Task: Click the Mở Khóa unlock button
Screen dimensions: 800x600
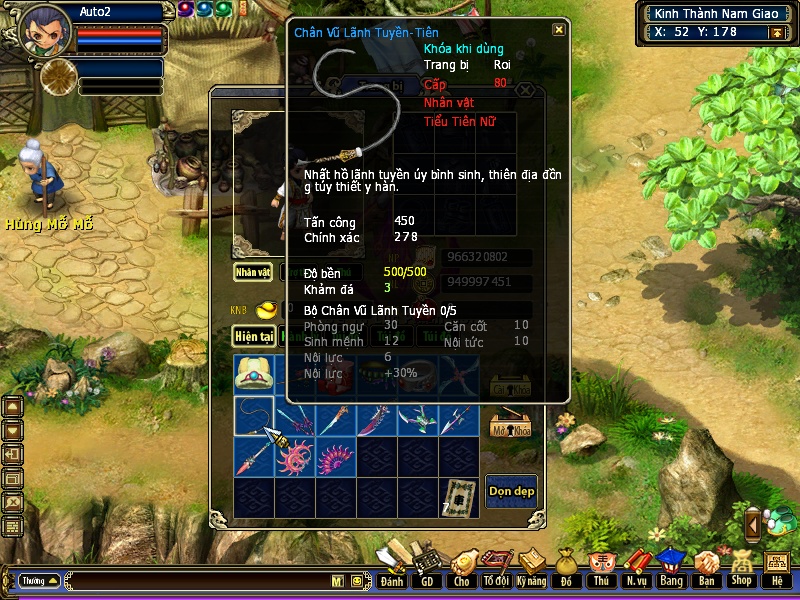Action: [510, 425]
